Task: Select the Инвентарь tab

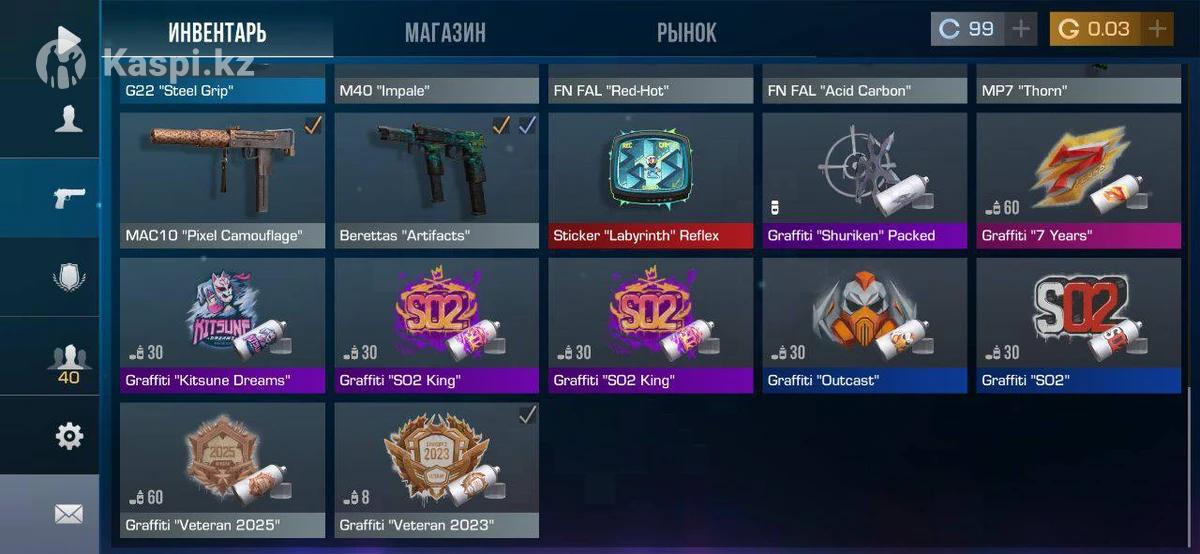Action: (217, 32)
